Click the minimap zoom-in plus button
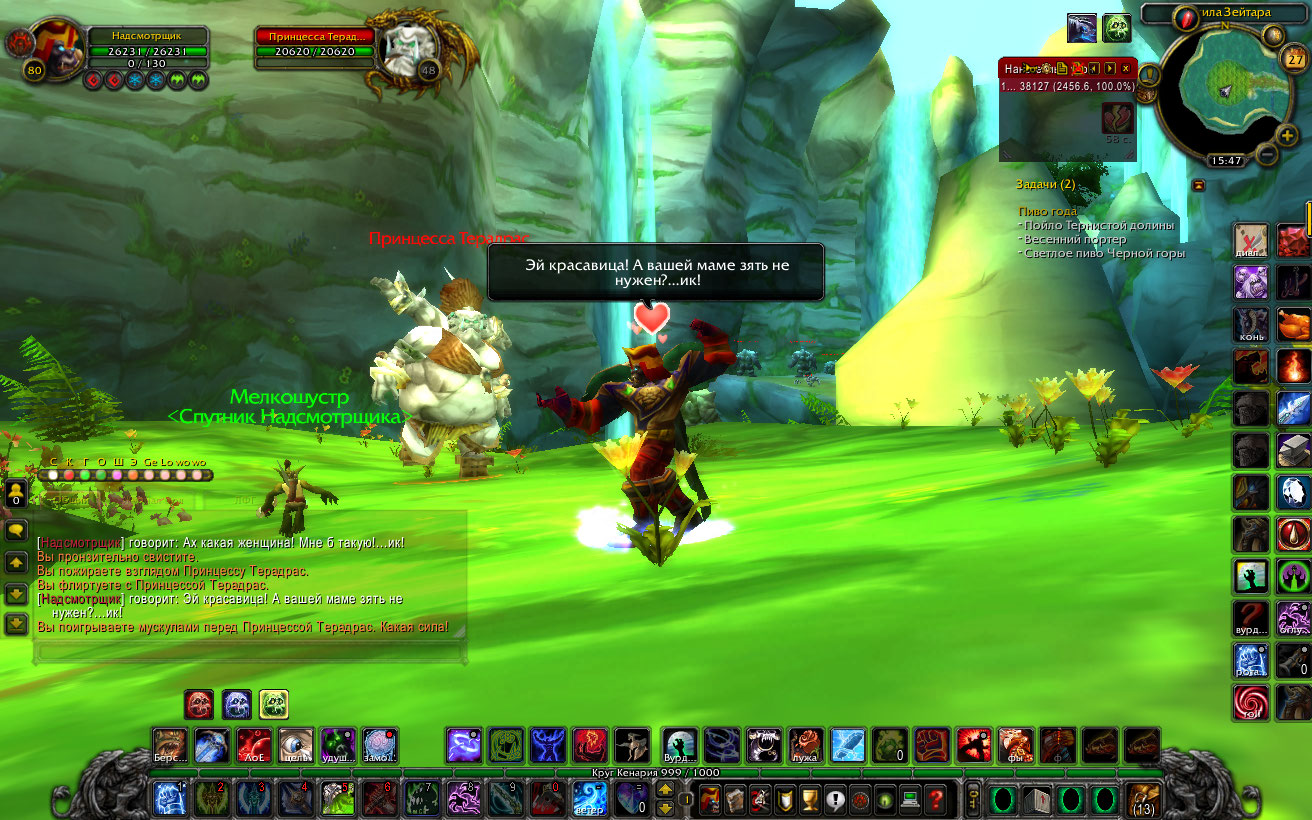 coord(1287,135)
